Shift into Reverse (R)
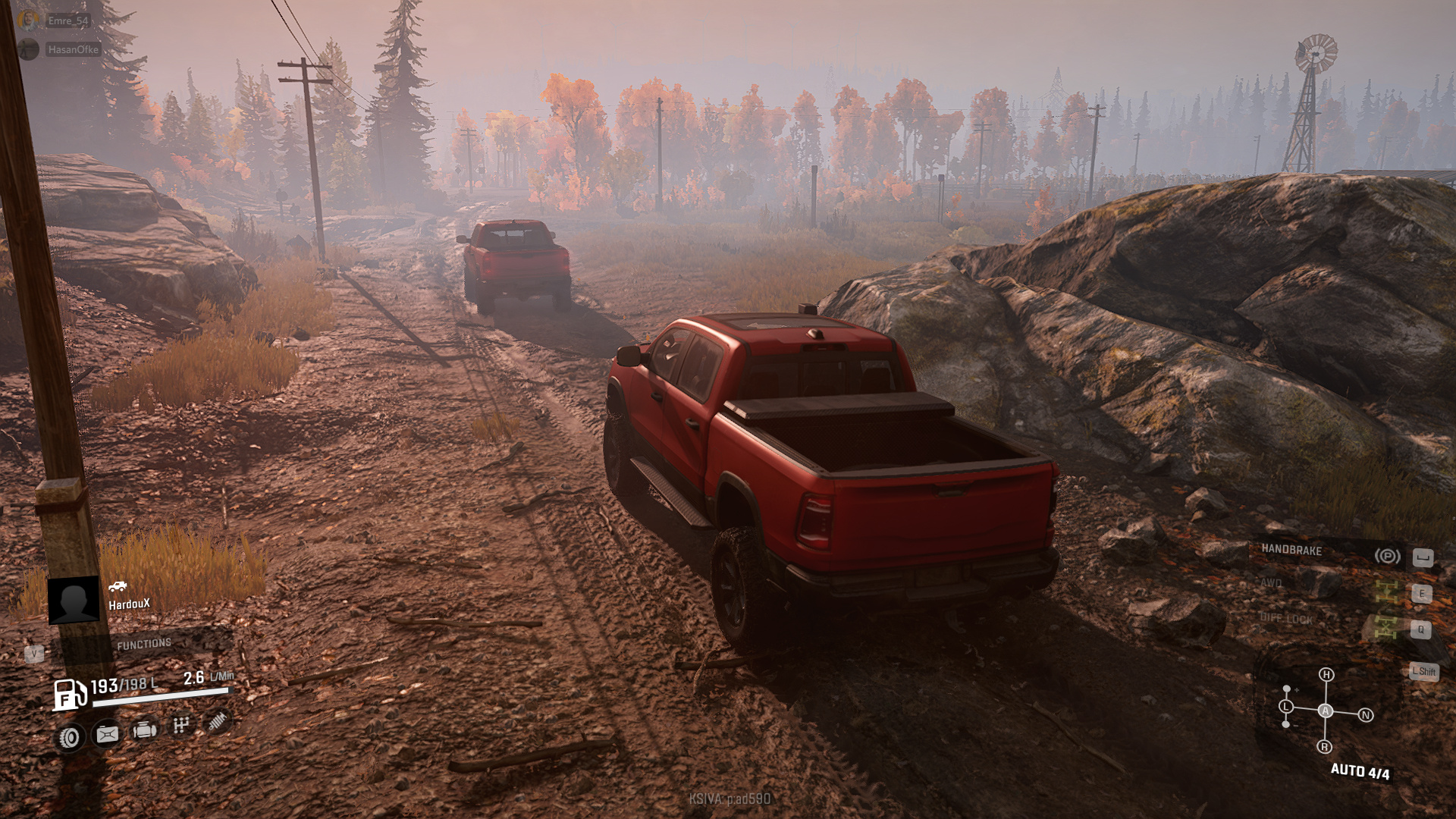 [1324, 747]
